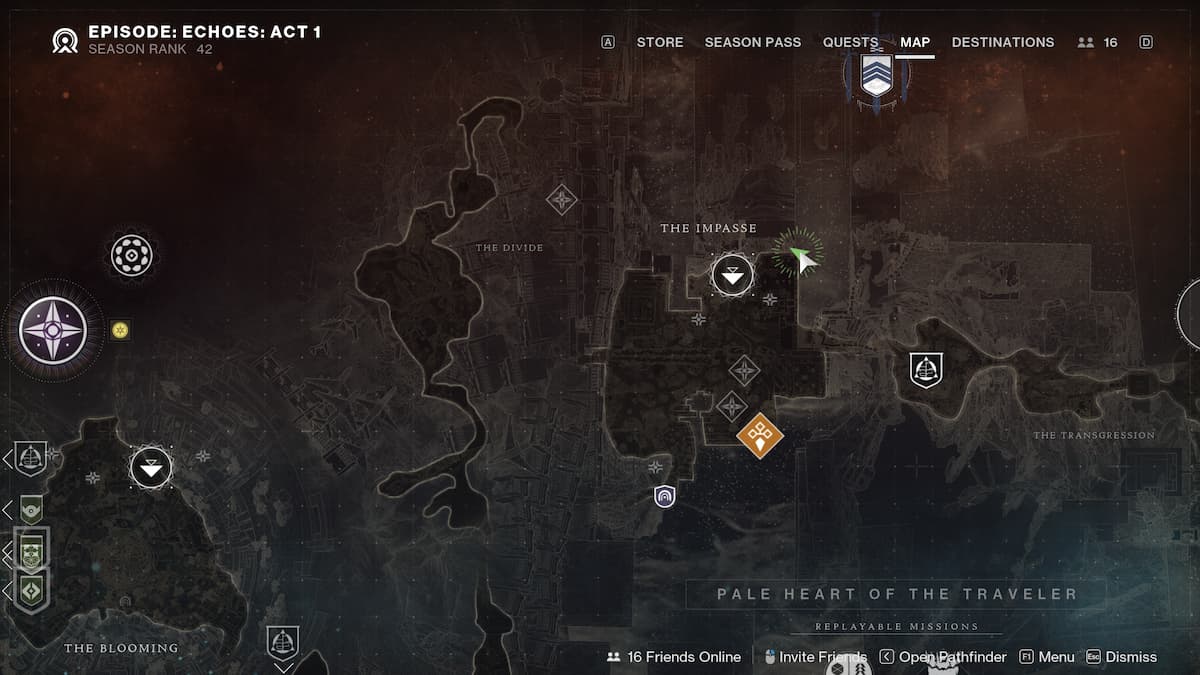The width and height of the screenshot is (1200, 675).
Task: Switch to the Season Pass tab
Action: point(752,42)
